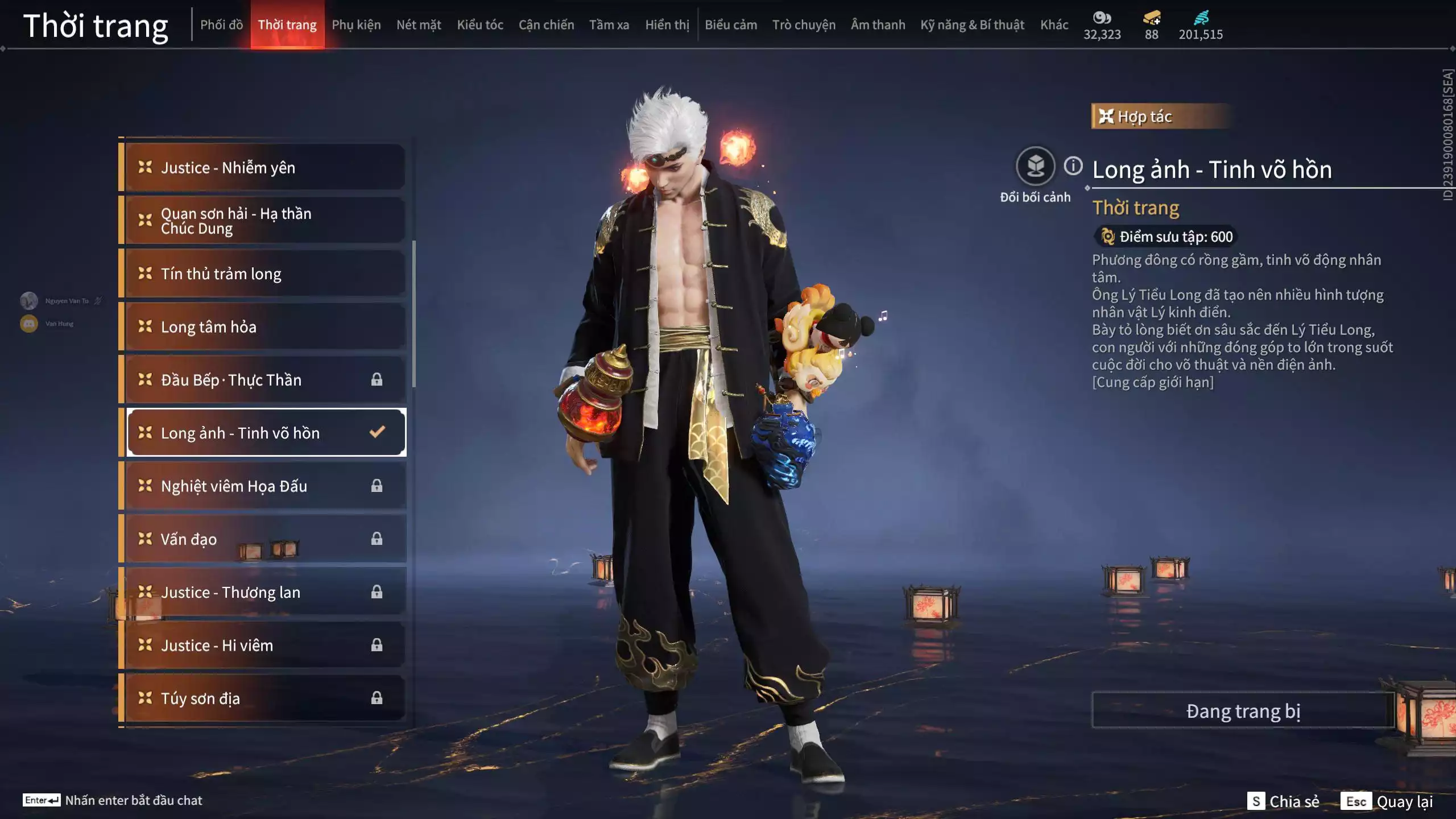Choose the locked Túy sơn địa outfit
The height and width of the screenshot is (819, 1456).
[265, 698]
